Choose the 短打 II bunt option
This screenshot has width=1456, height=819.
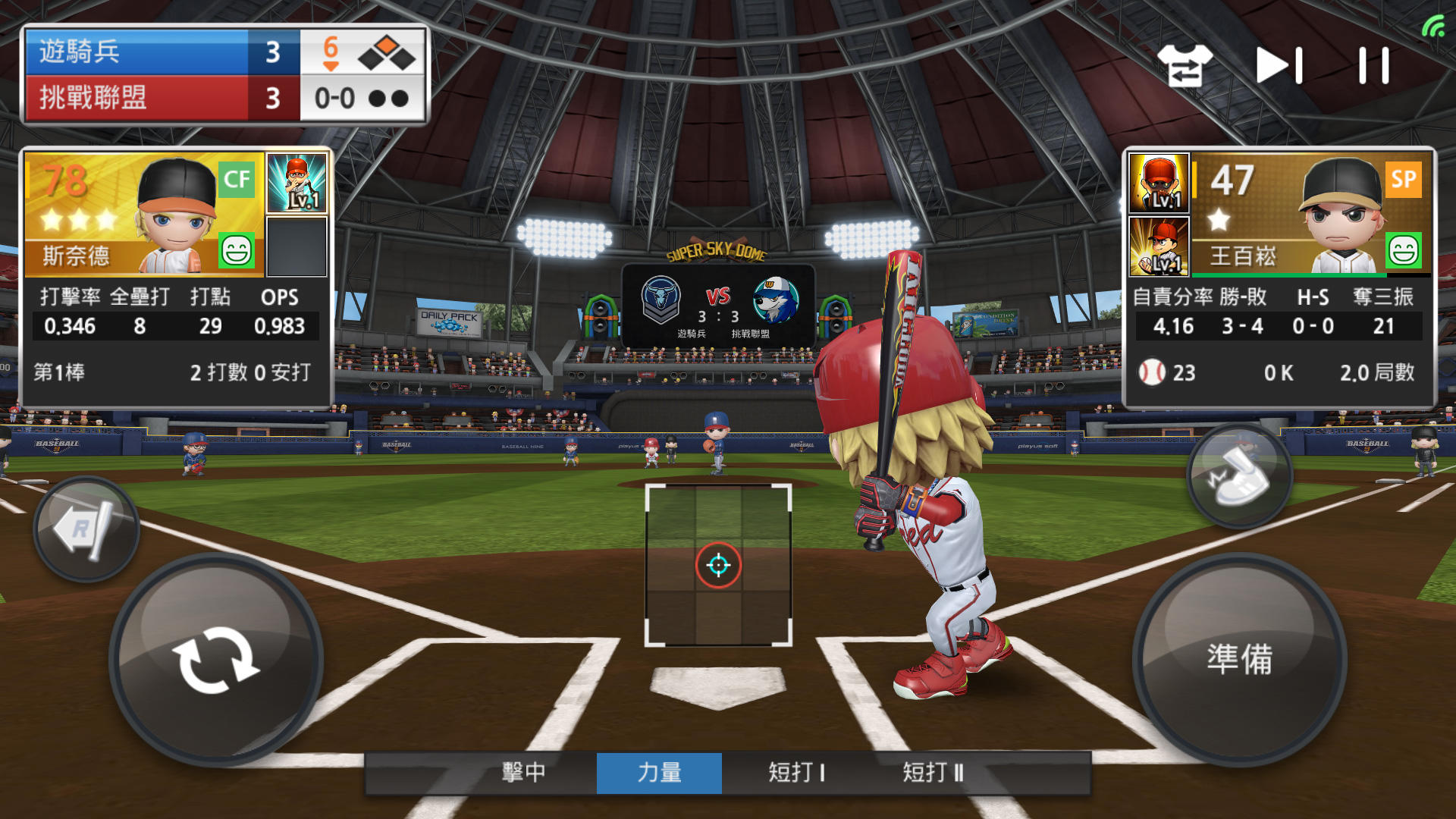pyautogui.click(x=933, y=773)
